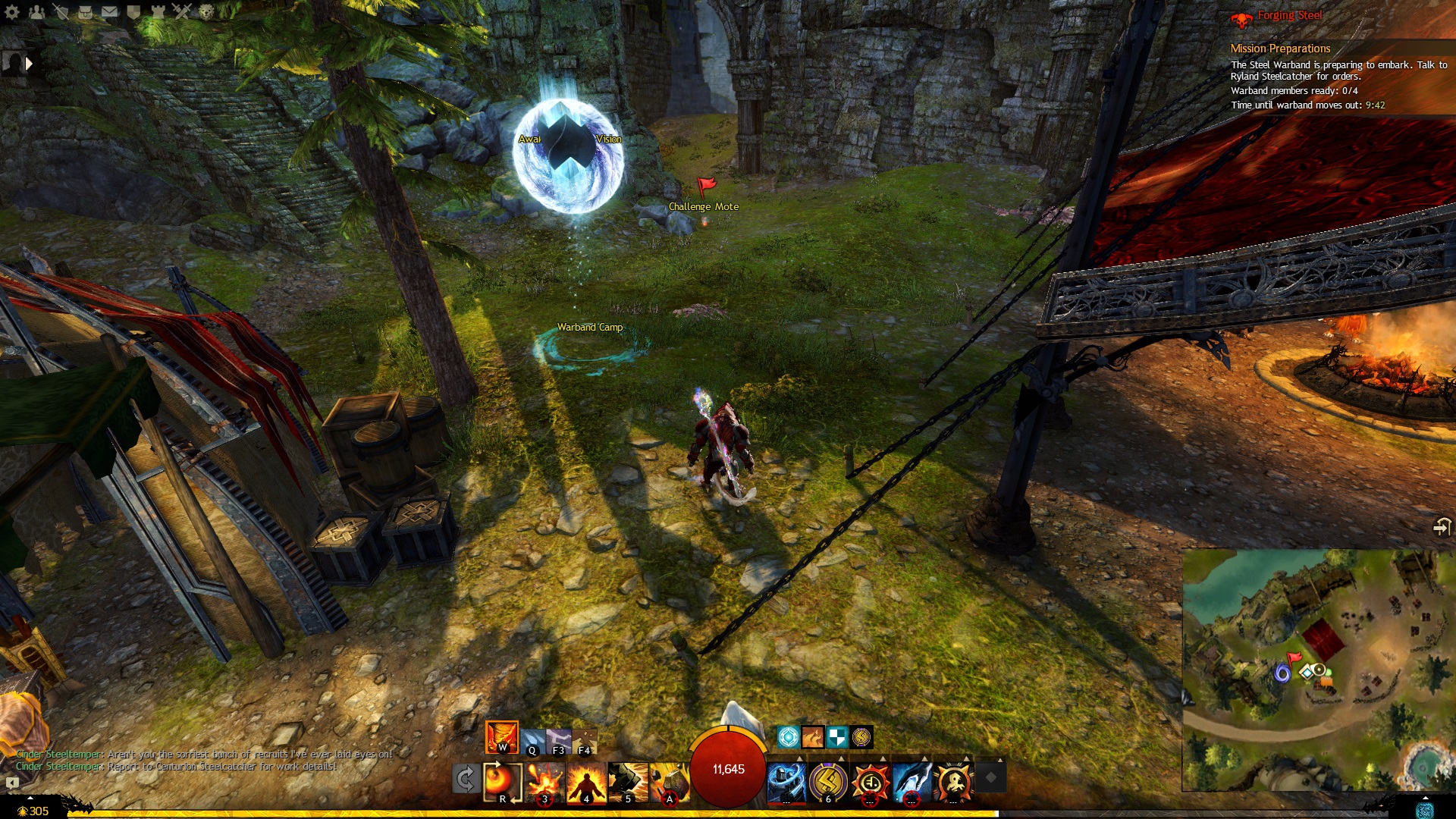Expand the party portrait arrow
1456x819 pixels.
coord(29,64)
